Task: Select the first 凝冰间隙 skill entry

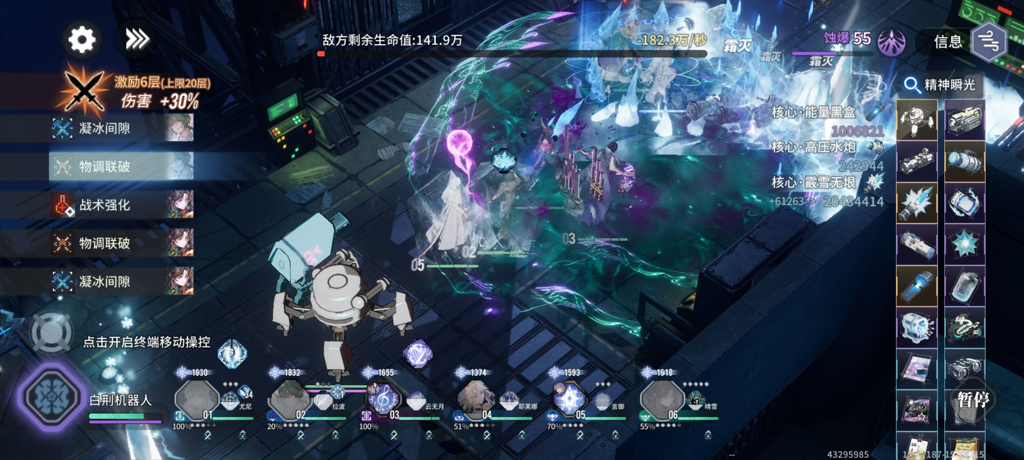Action: (x=121, y=127)
